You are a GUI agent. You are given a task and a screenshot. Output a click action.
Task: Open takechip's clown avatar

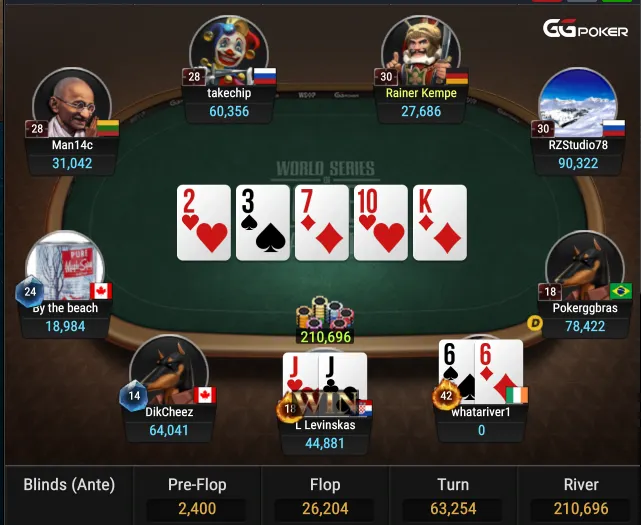[x=228, y=50]
